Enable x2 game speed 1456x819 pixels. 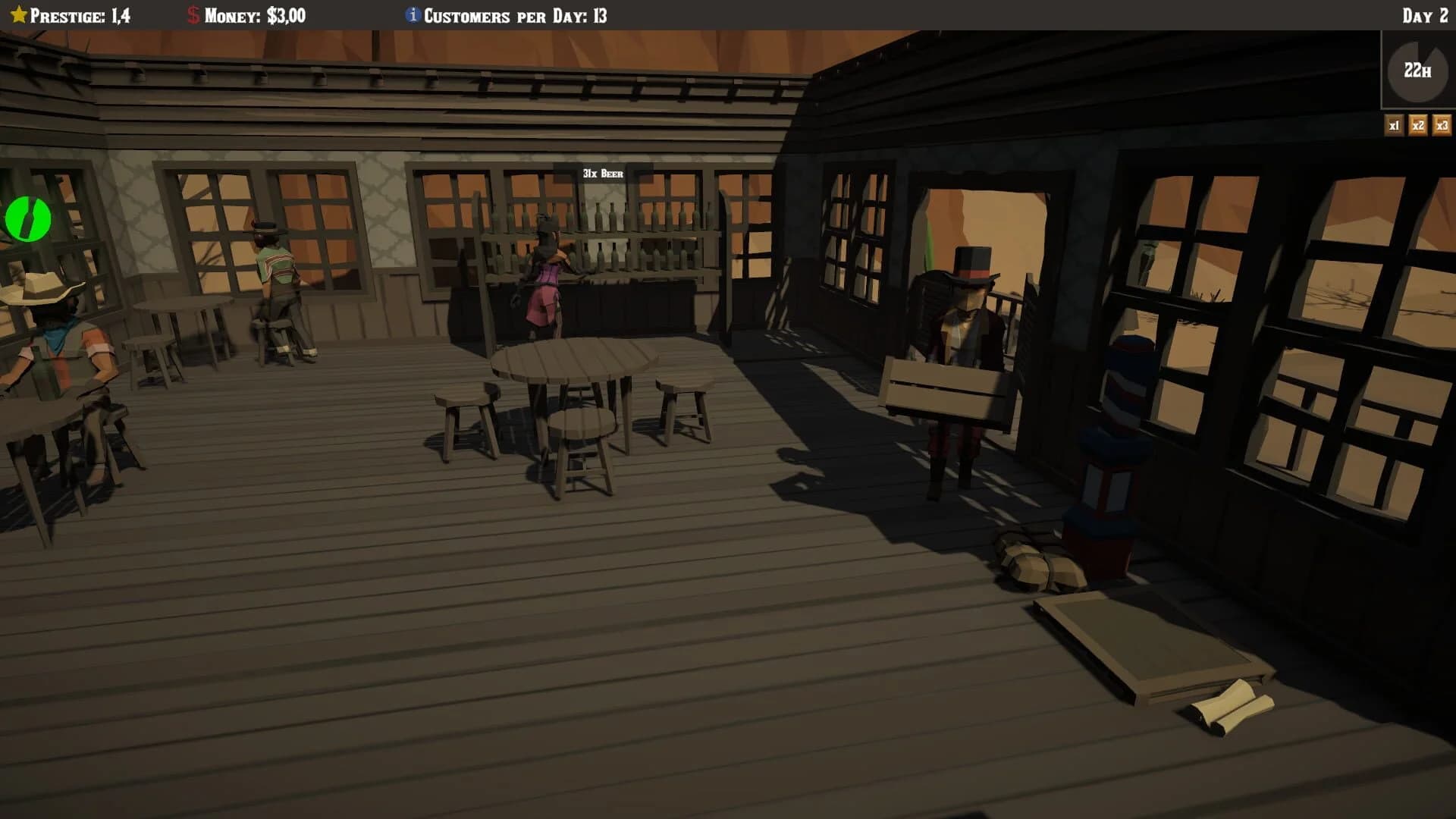tap(1417, 127)
